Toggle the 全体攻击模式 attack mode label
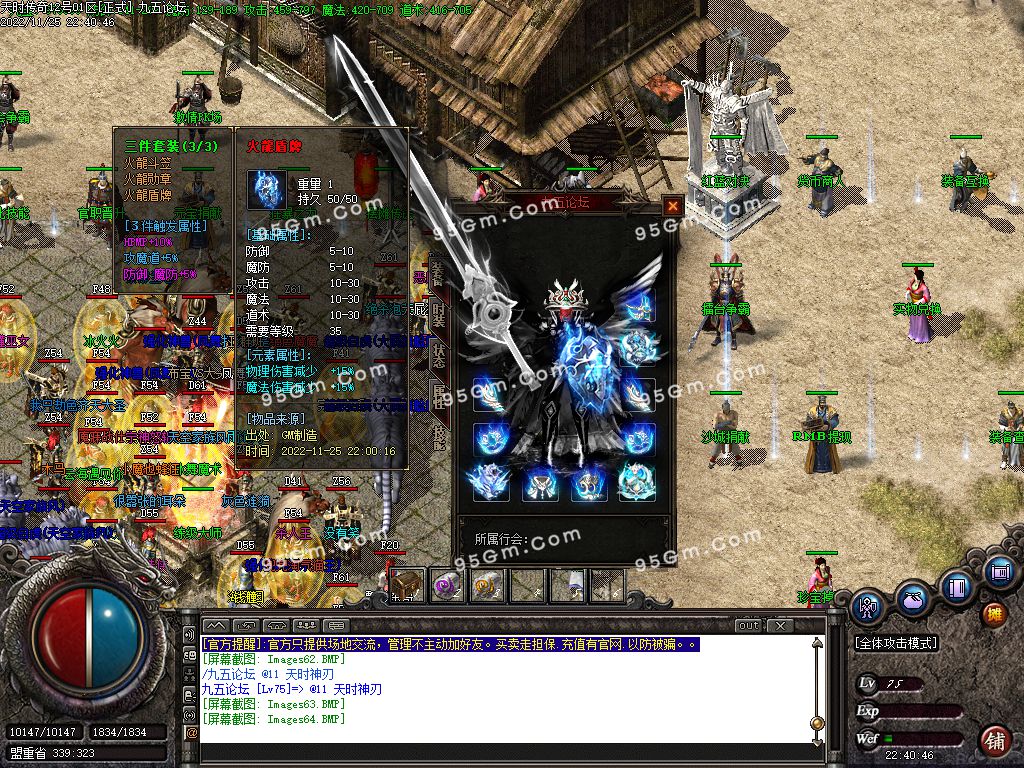This screenshot has width=1024, height=768. 896,644
